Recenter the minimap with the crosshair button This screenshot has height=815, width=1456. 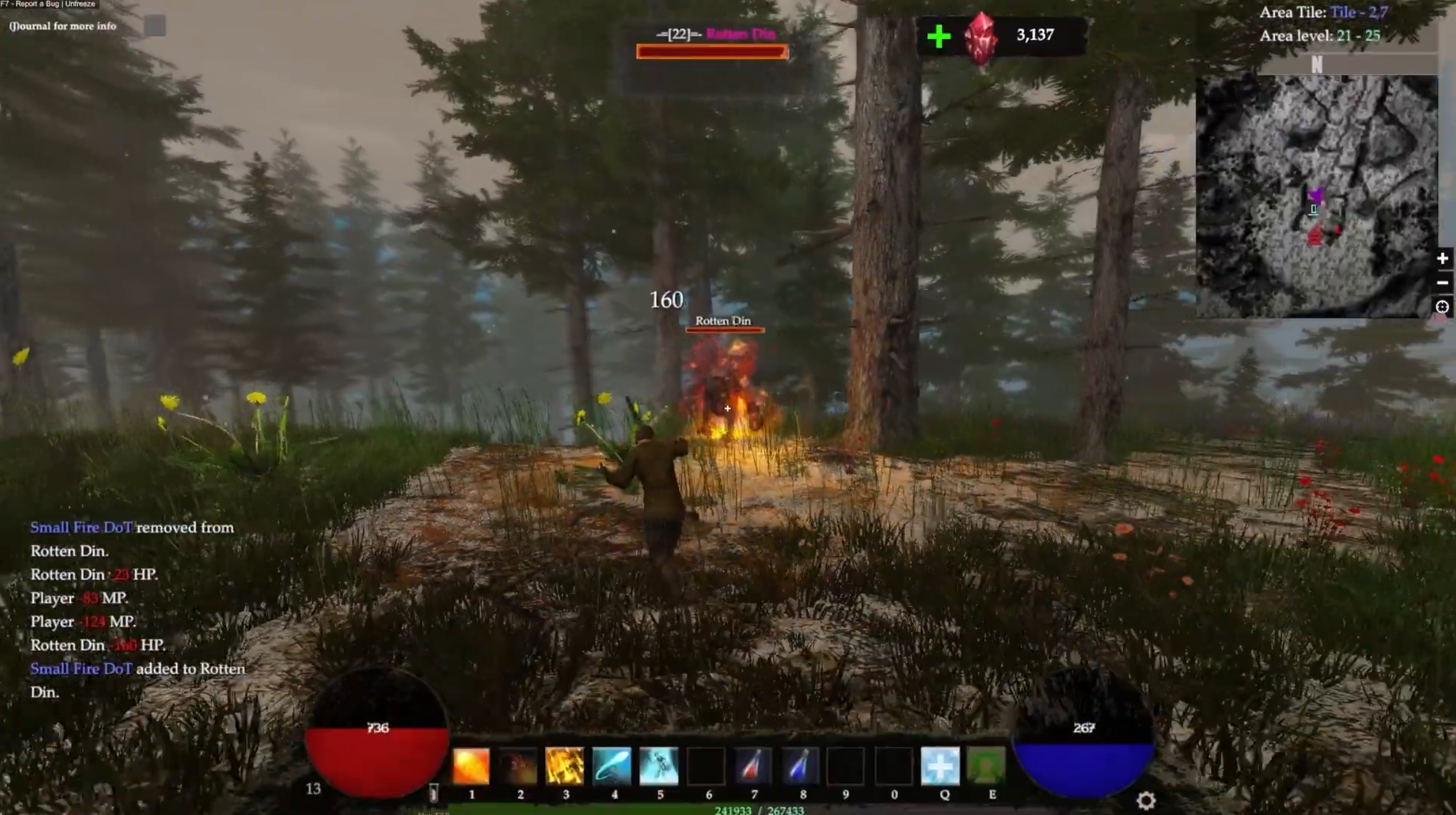coord(1442,307)
